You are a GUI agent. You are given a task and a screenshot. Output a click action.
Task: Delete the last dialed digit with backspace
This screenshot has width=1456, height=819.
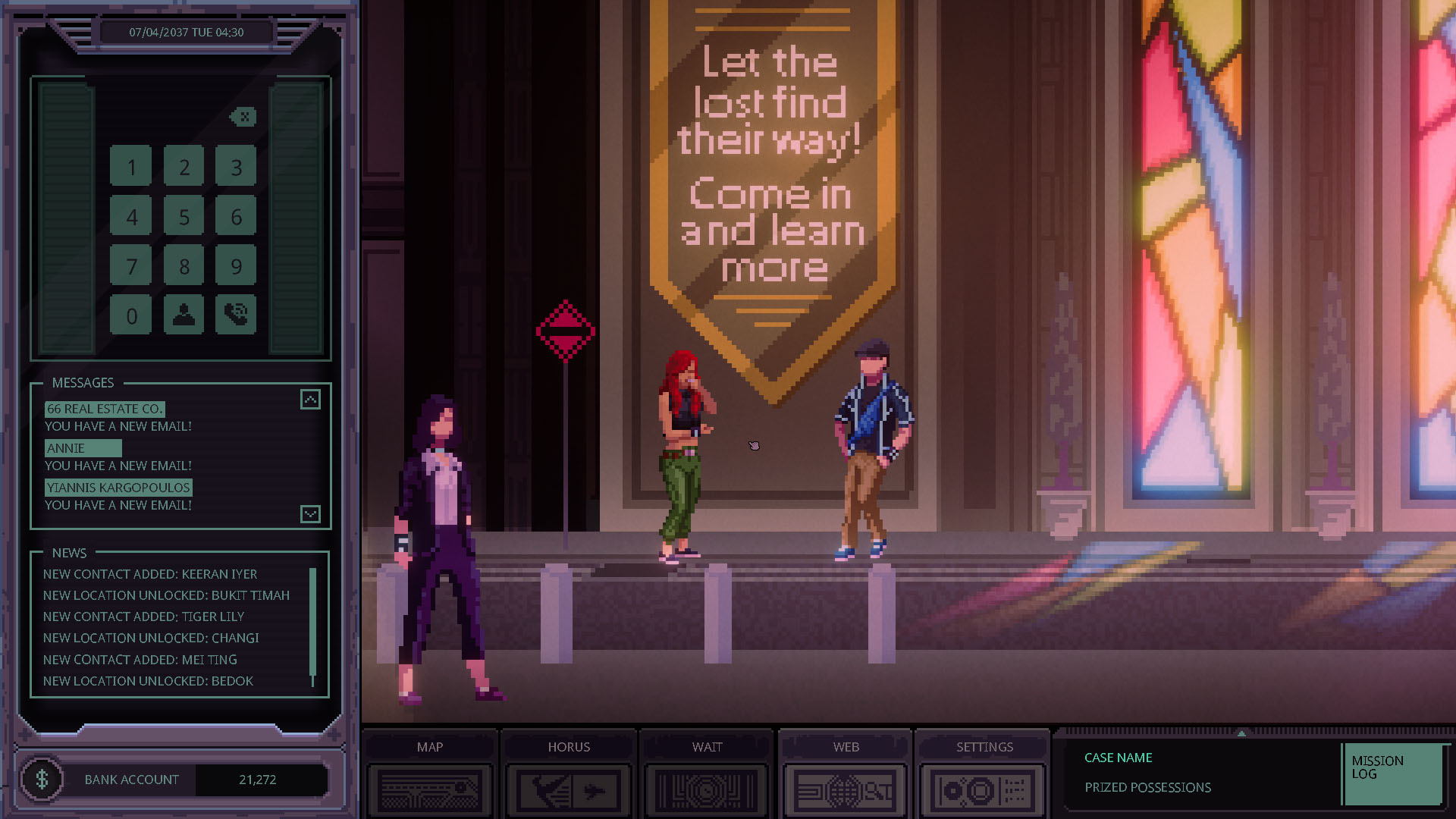(x=243, y=117)
